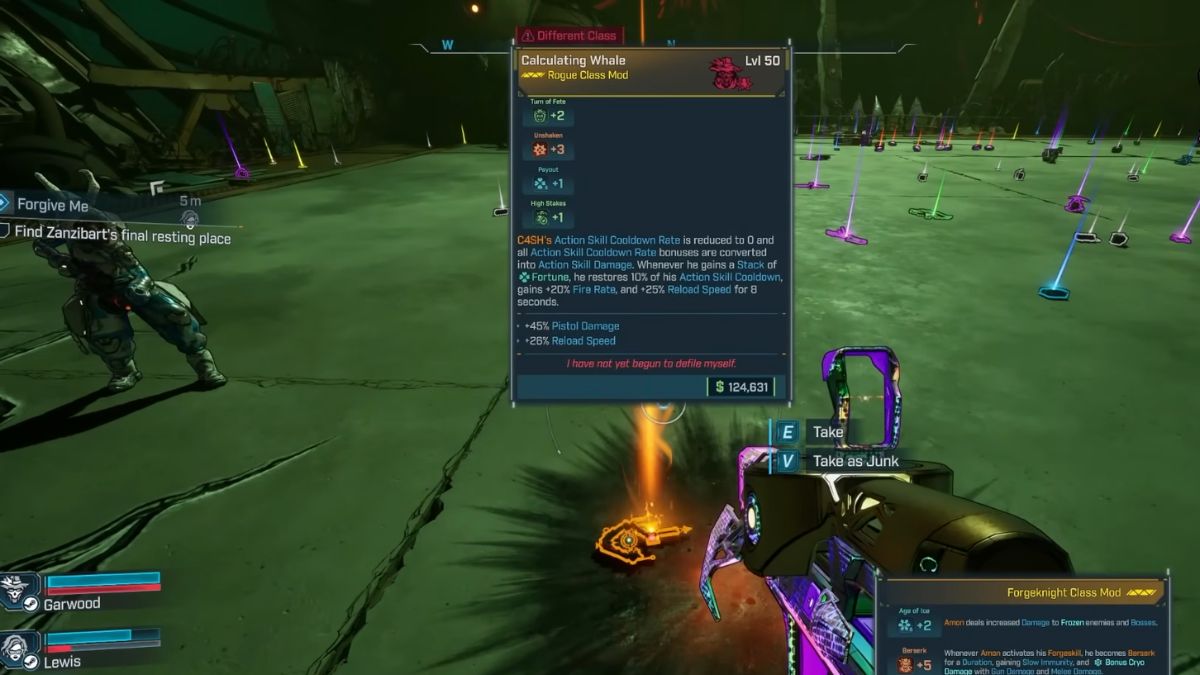
Task: Click the Calculating Whale item title
Action: [x=573, y=61]
